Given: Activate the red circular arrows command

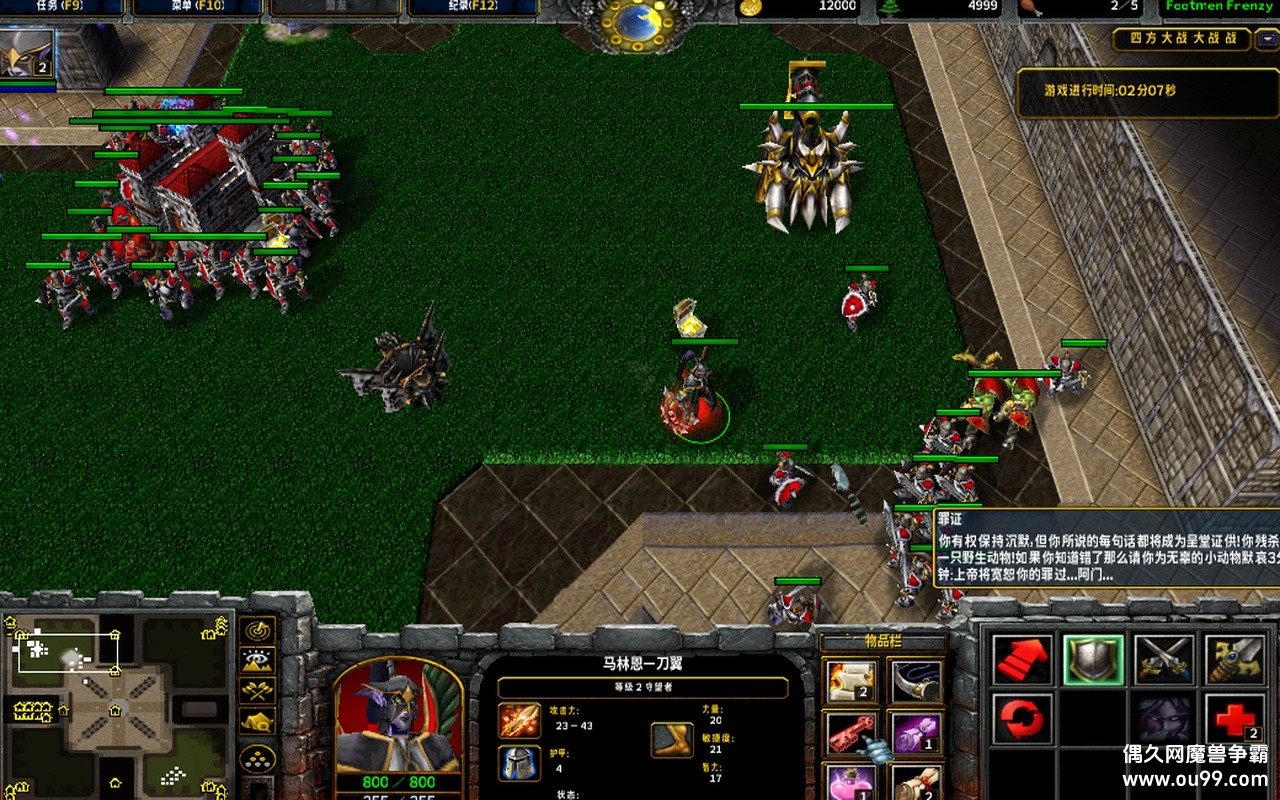Looking at the screenshot, I should click(1022, 719).
